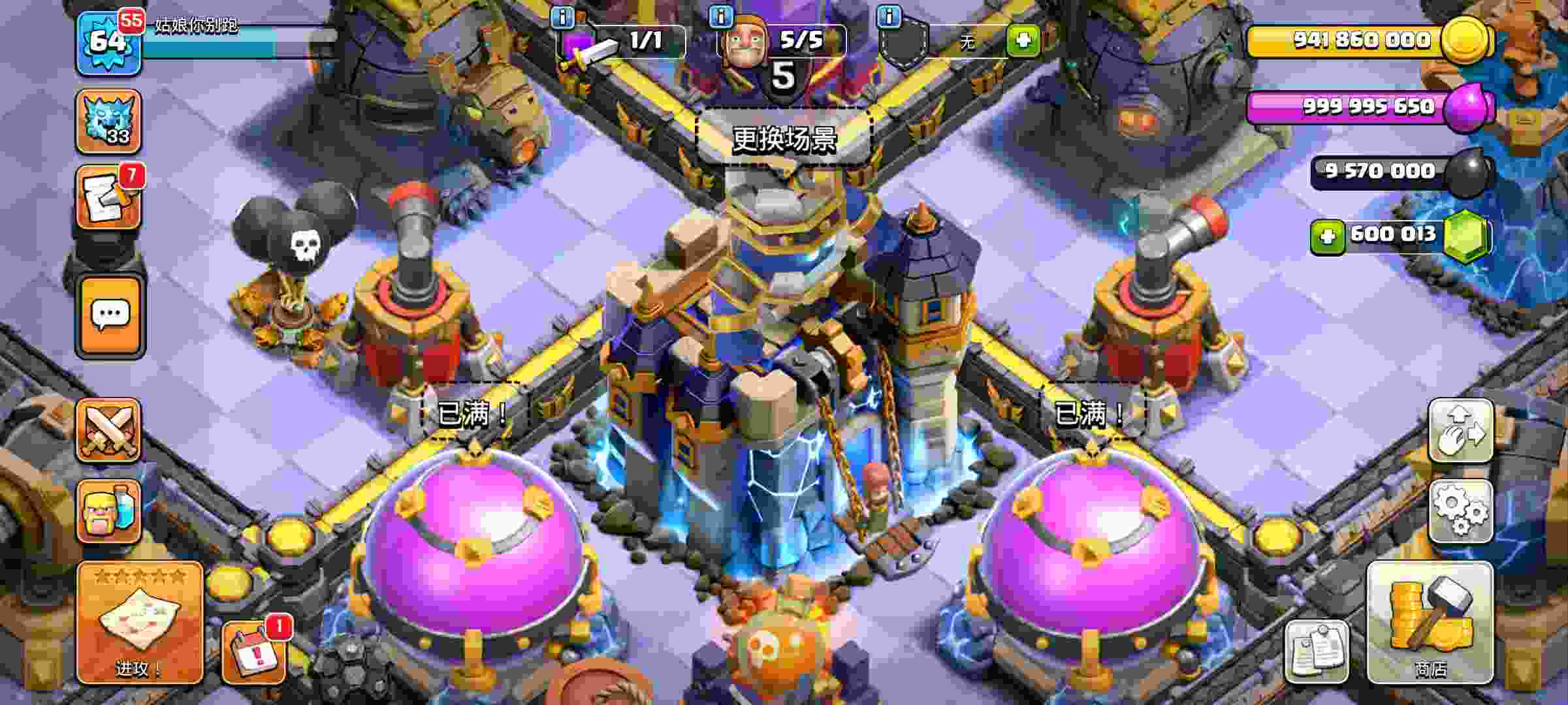This screenshot has width=1568, height=705.
Task: Tap the Attack map button
Action: (139, 622)
